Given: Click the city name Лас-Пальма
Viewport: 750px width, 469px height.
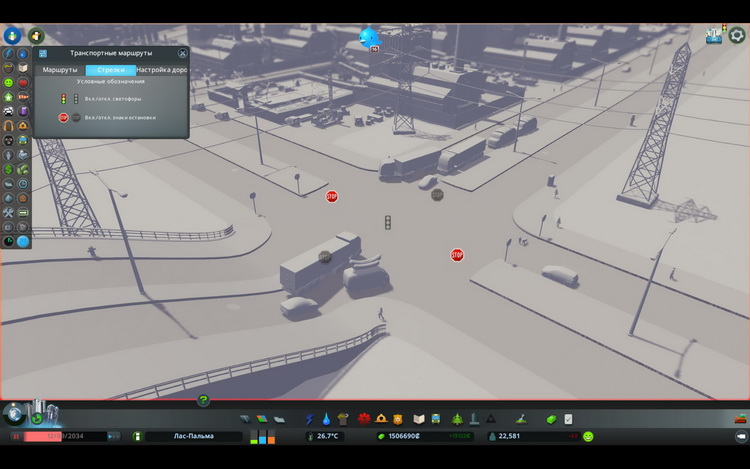Looking at the screenshot, I should pyautogui.click(x=193, y=437).
